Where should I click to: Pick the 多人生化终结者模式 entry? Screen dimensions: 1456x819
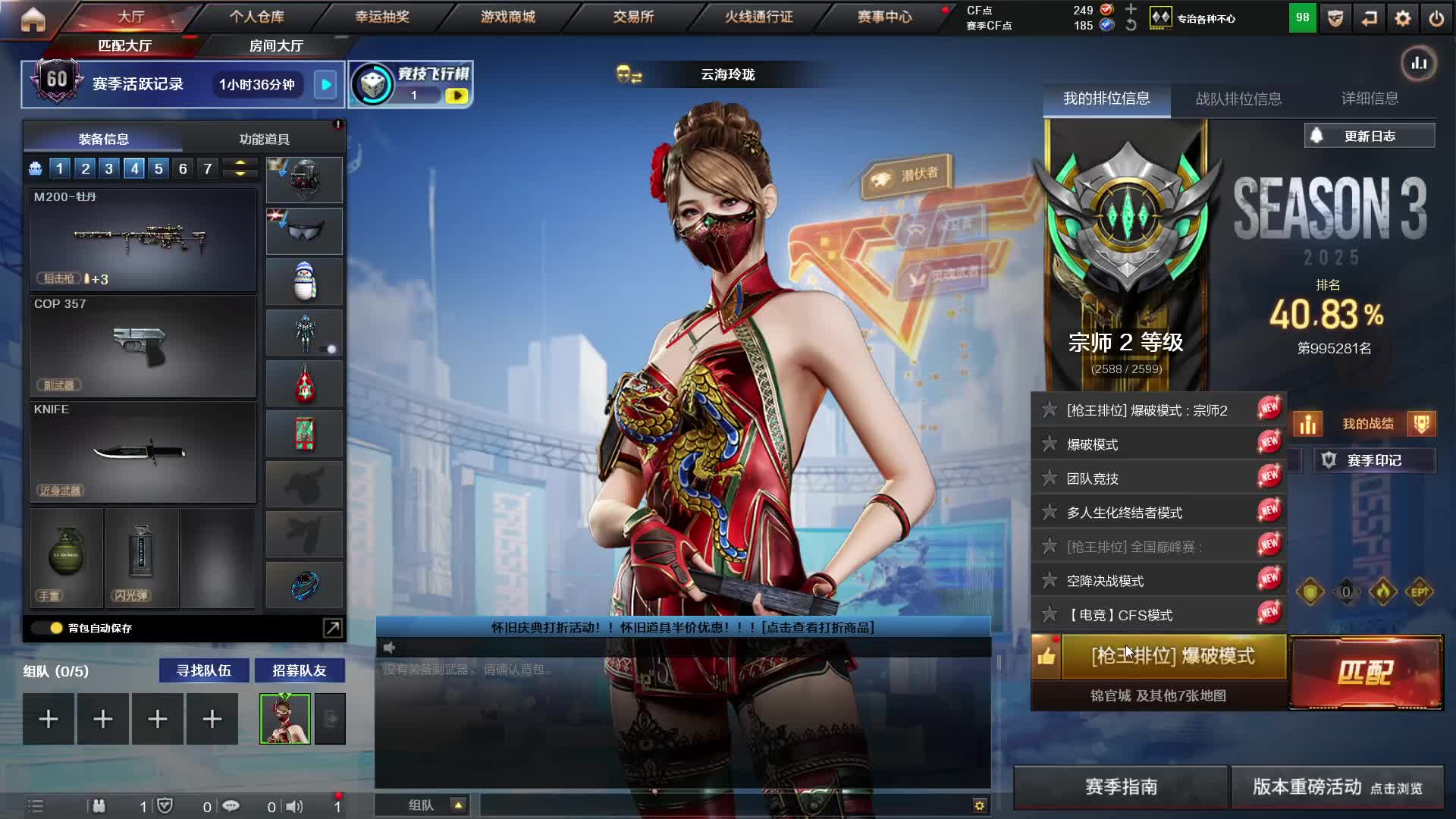coord(1124,513)
